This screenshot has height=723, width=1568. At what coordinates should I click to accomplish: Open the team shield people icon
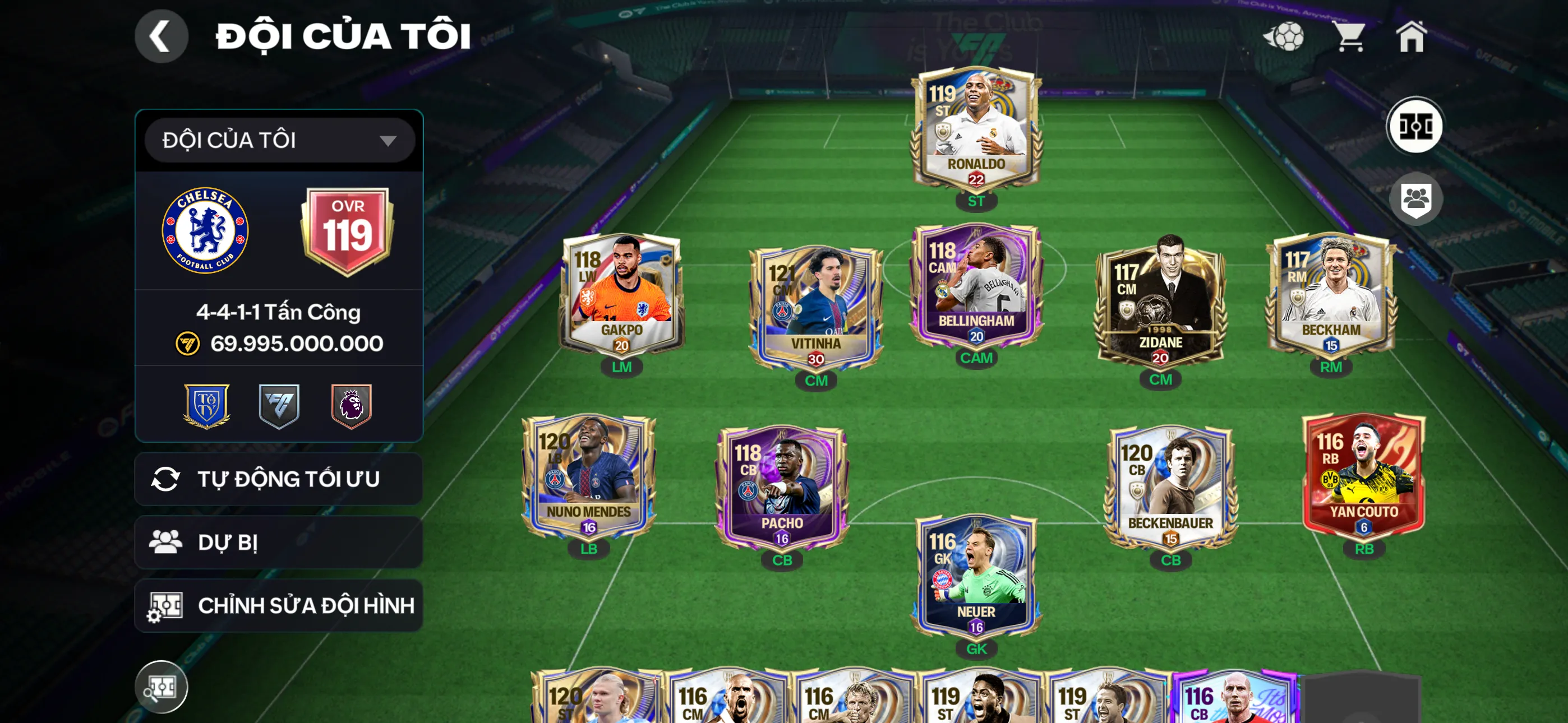(1415, 199)
